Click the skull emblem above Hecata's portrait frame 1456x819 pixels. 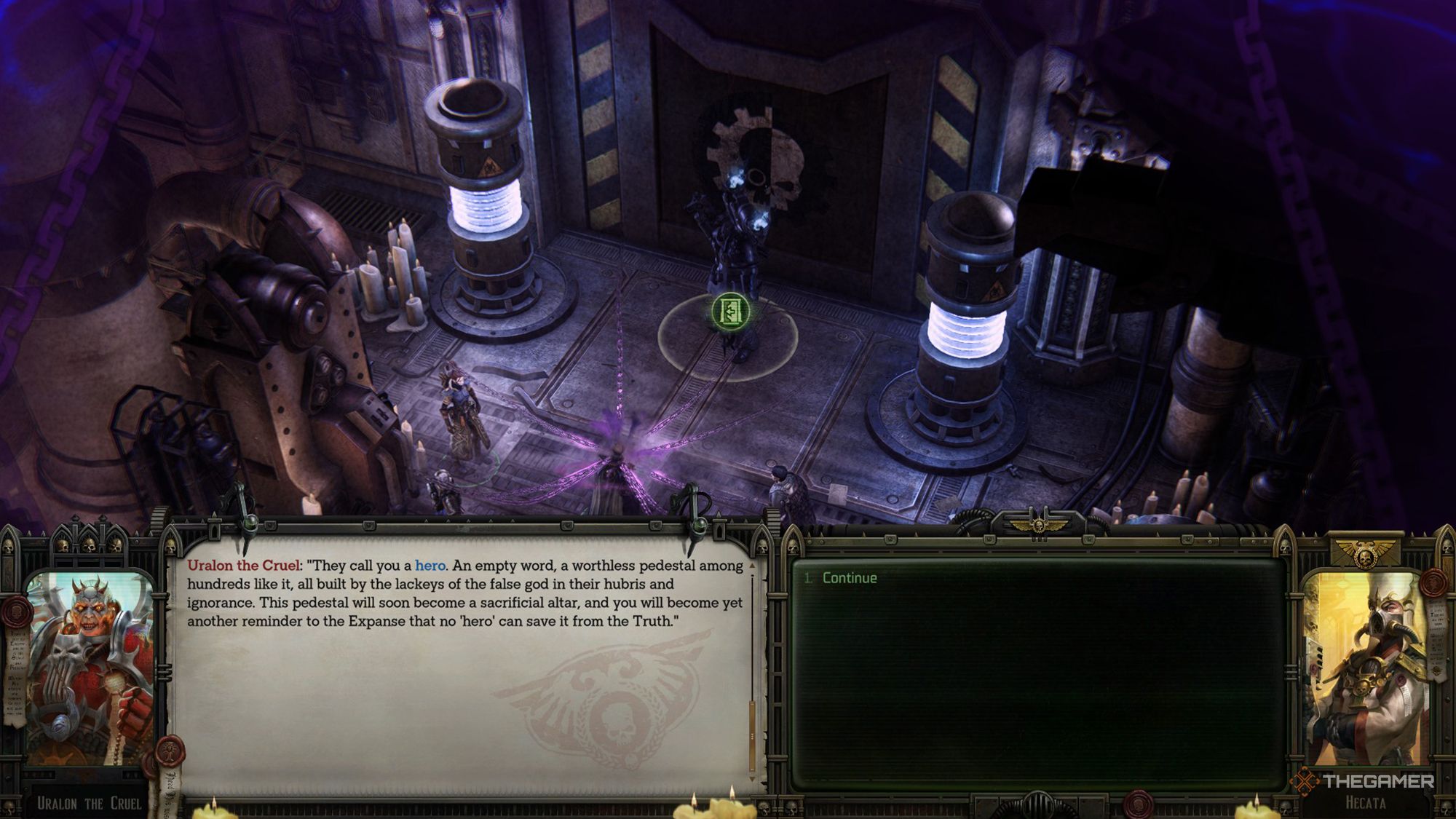[x=1366, y=556]
